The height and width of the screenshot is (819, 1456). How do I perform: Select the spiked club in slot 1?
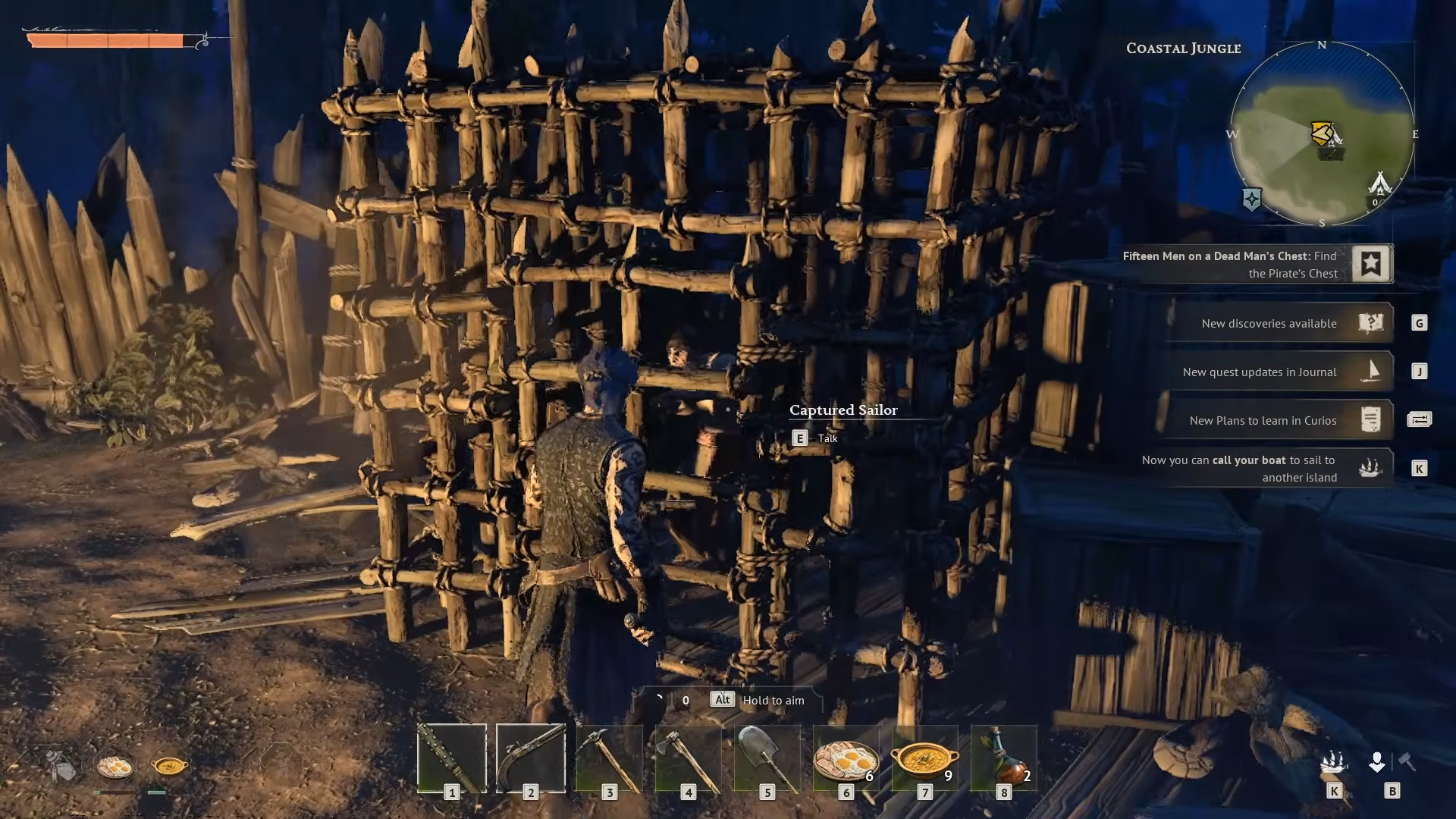pyautogui.click(x=452, y=758)
